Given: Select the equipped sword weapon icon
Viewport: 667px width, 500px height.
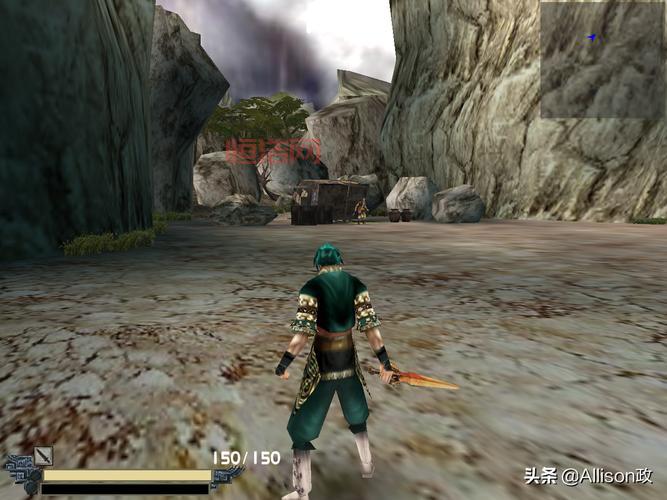Looking at the screenshot, I should click(x=43, y=457).
